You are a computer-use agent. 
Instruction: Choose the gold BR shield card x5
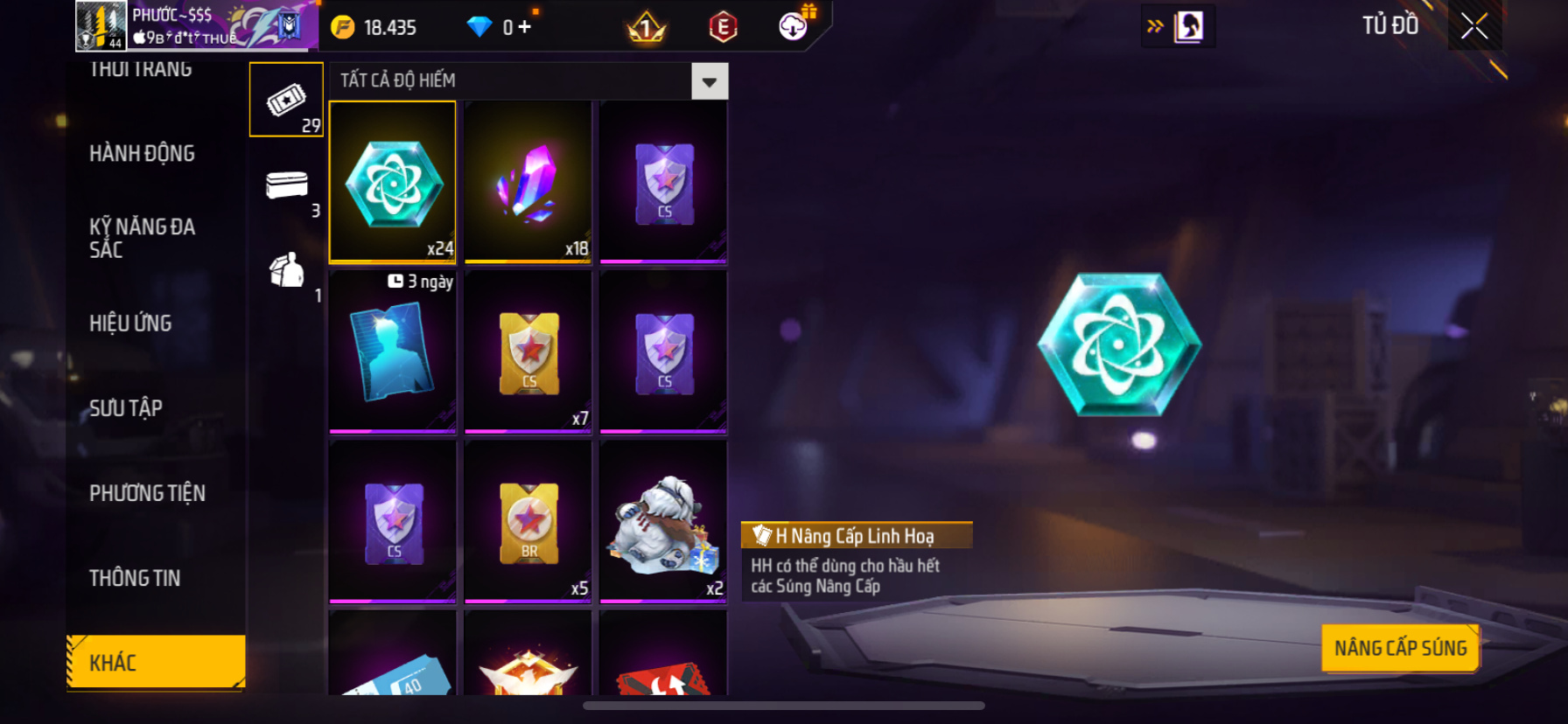528,521
